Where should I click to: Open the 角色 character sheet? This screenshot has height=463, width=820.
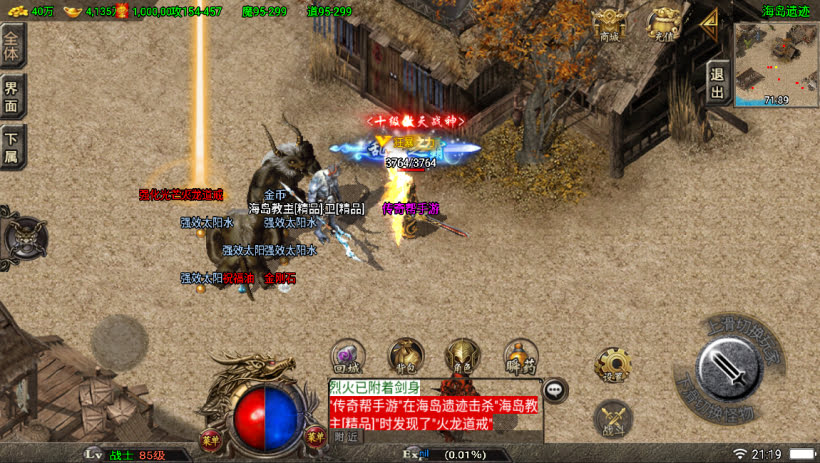(x=461, y=357)
